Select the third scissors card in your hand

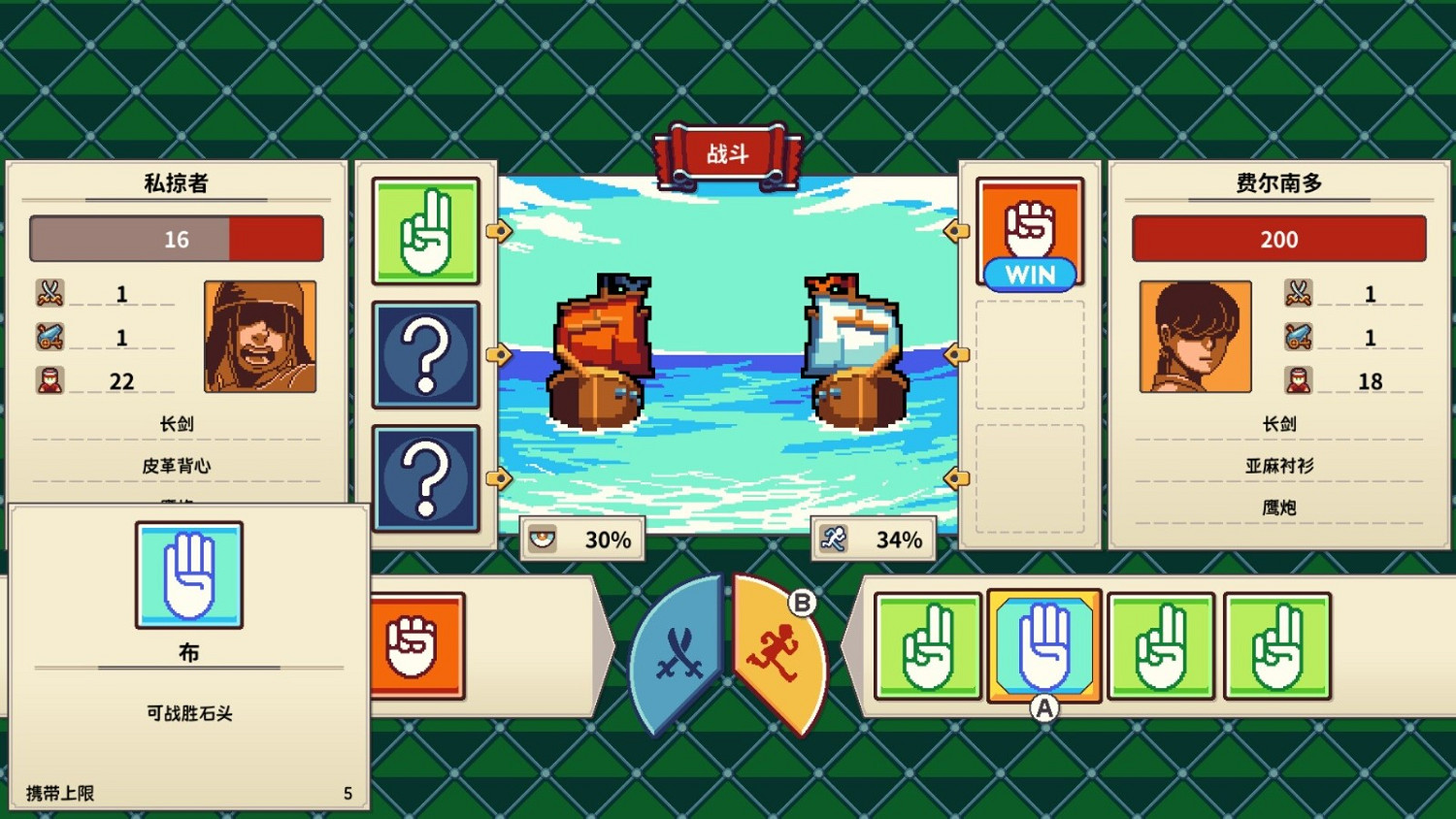tap(1161, 645)
